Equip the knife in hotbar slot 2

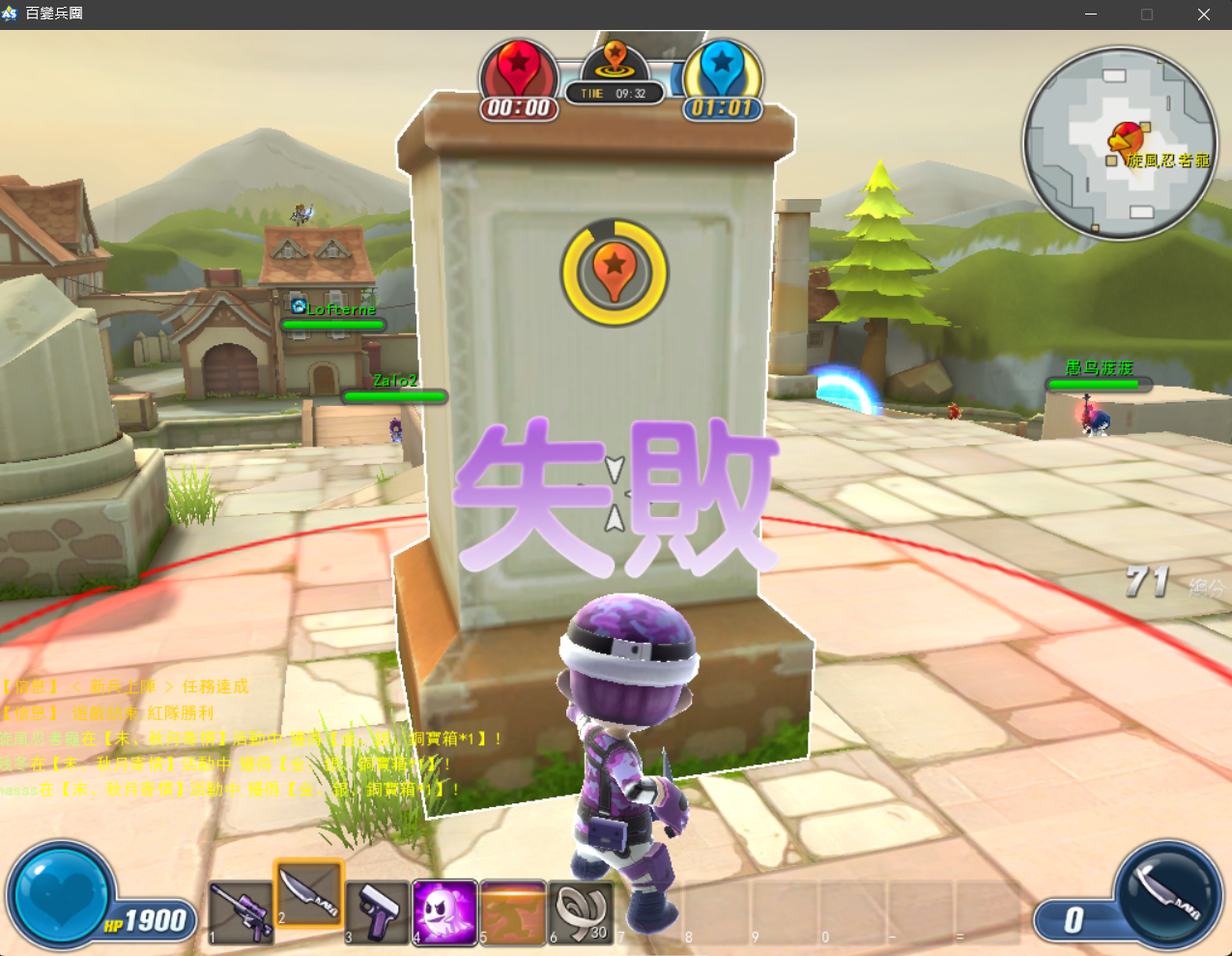coord(309,893)
